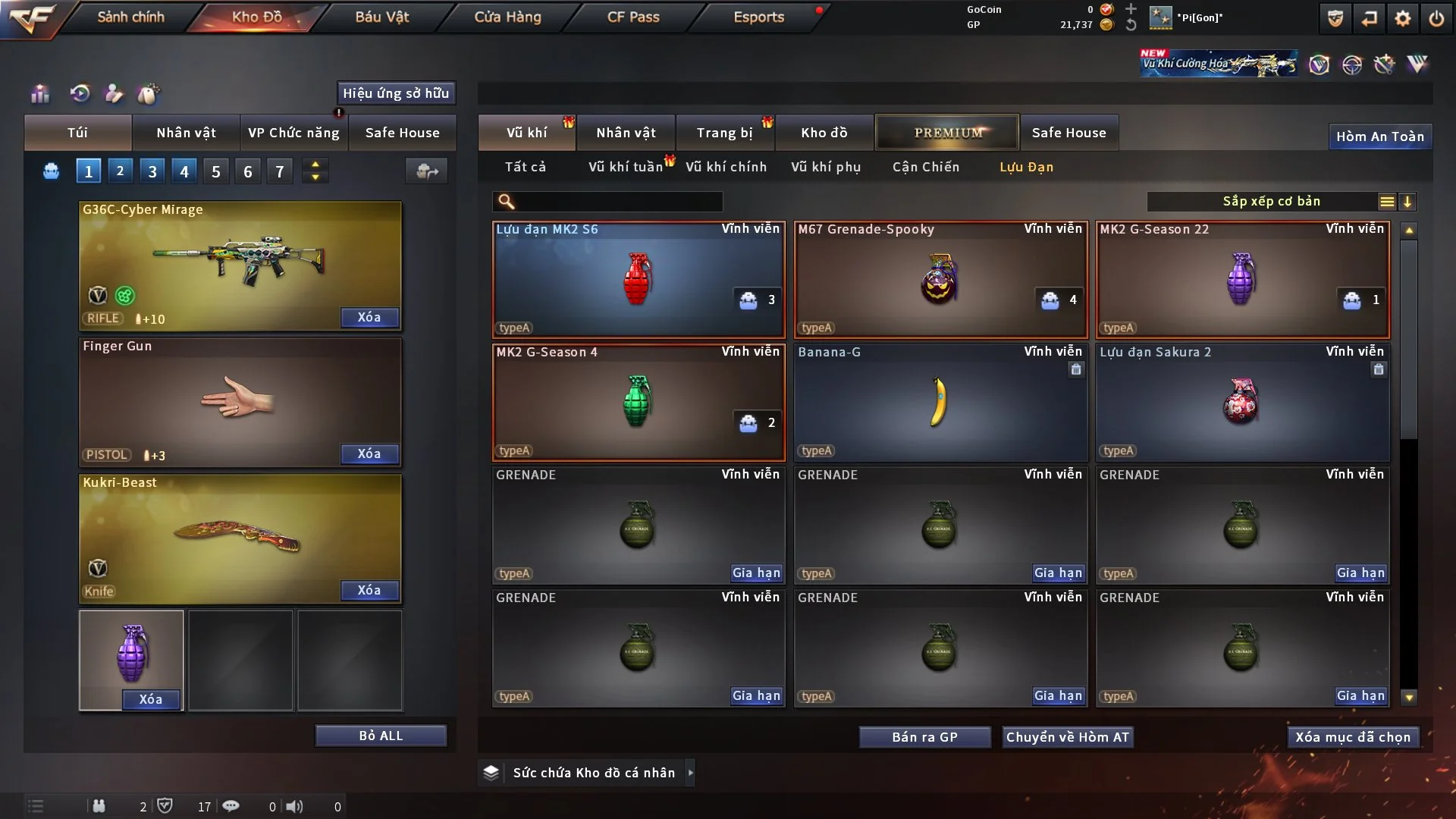
Task: Unequip everything with Bỏ ALL
Action: click(x=381, y=736)
